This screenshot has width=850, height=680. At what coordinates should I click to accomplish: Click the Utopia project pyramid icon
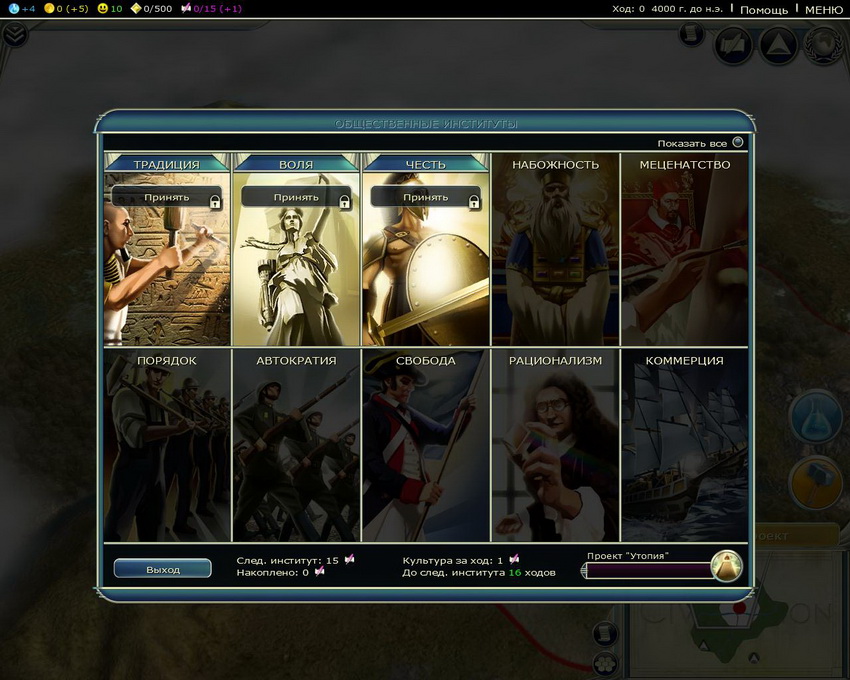point(726,567)
